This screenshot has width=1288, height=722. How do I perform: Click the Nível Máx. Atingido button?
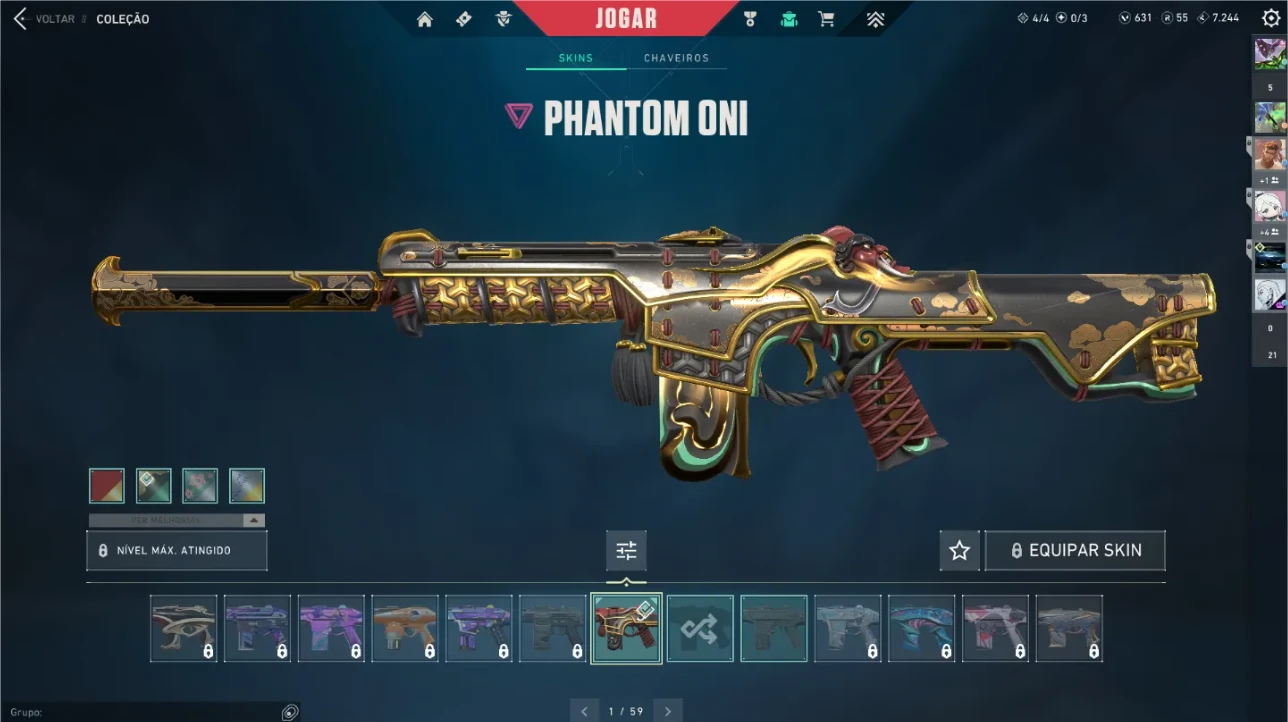pos(177,551)
